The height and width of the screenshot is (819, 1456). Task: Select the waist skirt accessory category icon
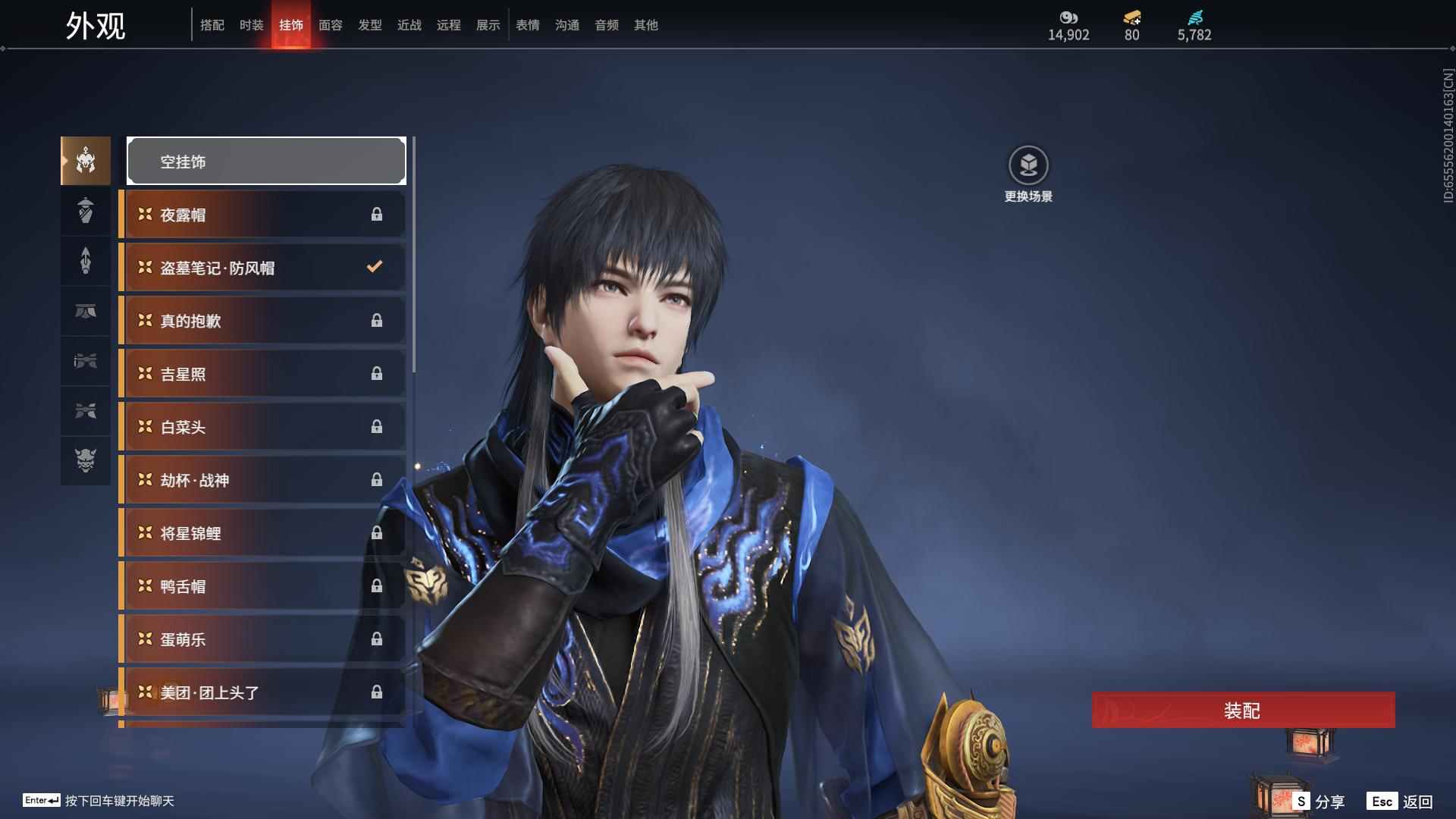tap(85, 310)
